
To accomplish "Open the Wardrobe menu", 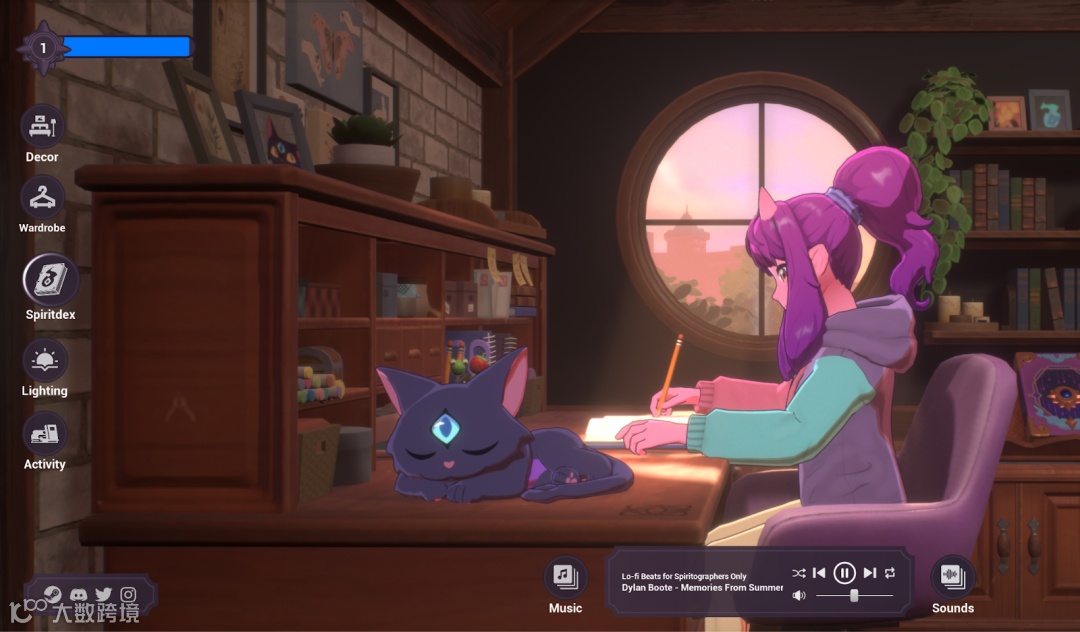I will tap(42, 198).
